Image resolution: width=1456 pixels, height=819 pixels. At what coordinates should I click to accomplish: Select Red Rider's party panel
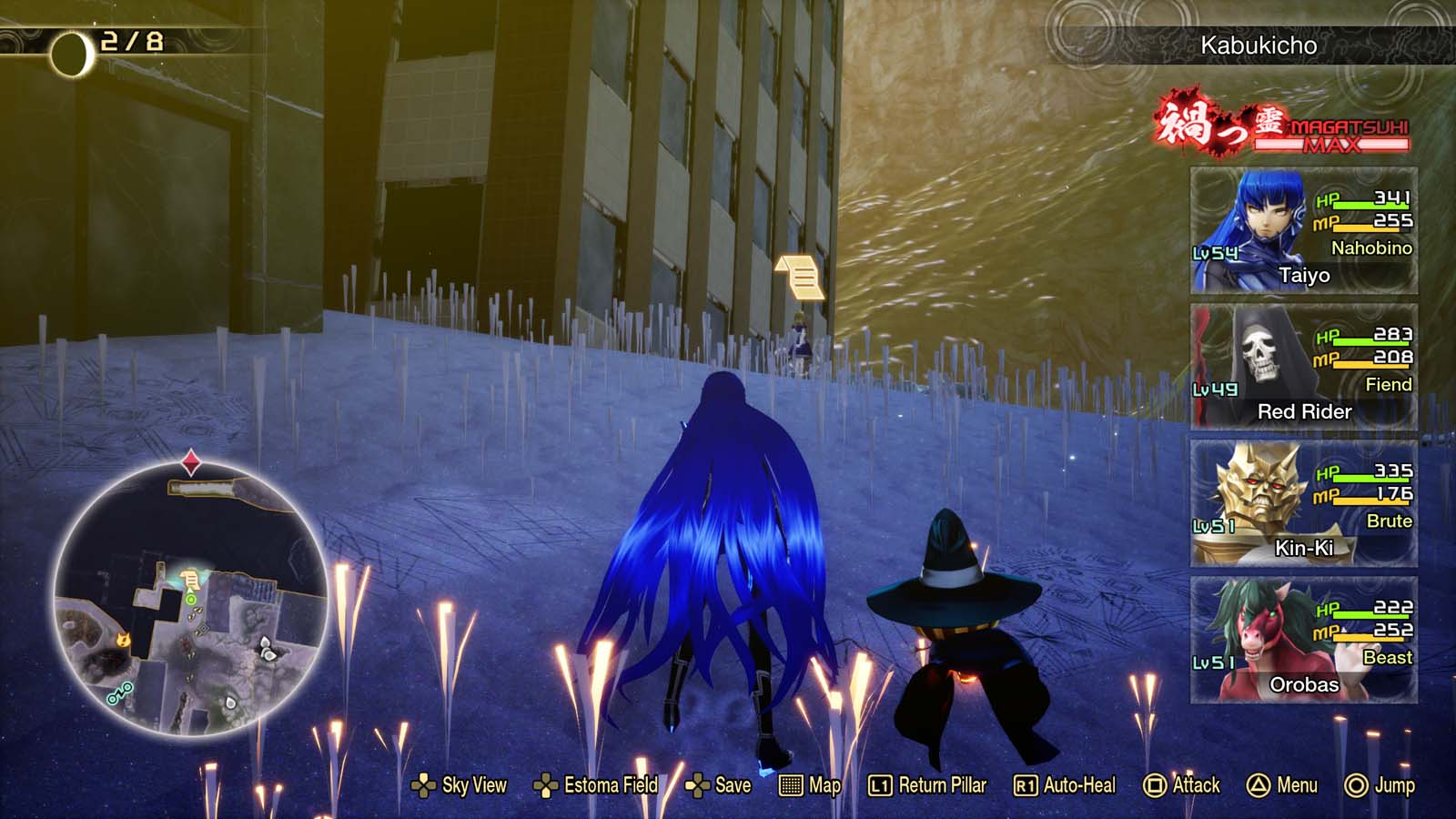[1301, 364]
